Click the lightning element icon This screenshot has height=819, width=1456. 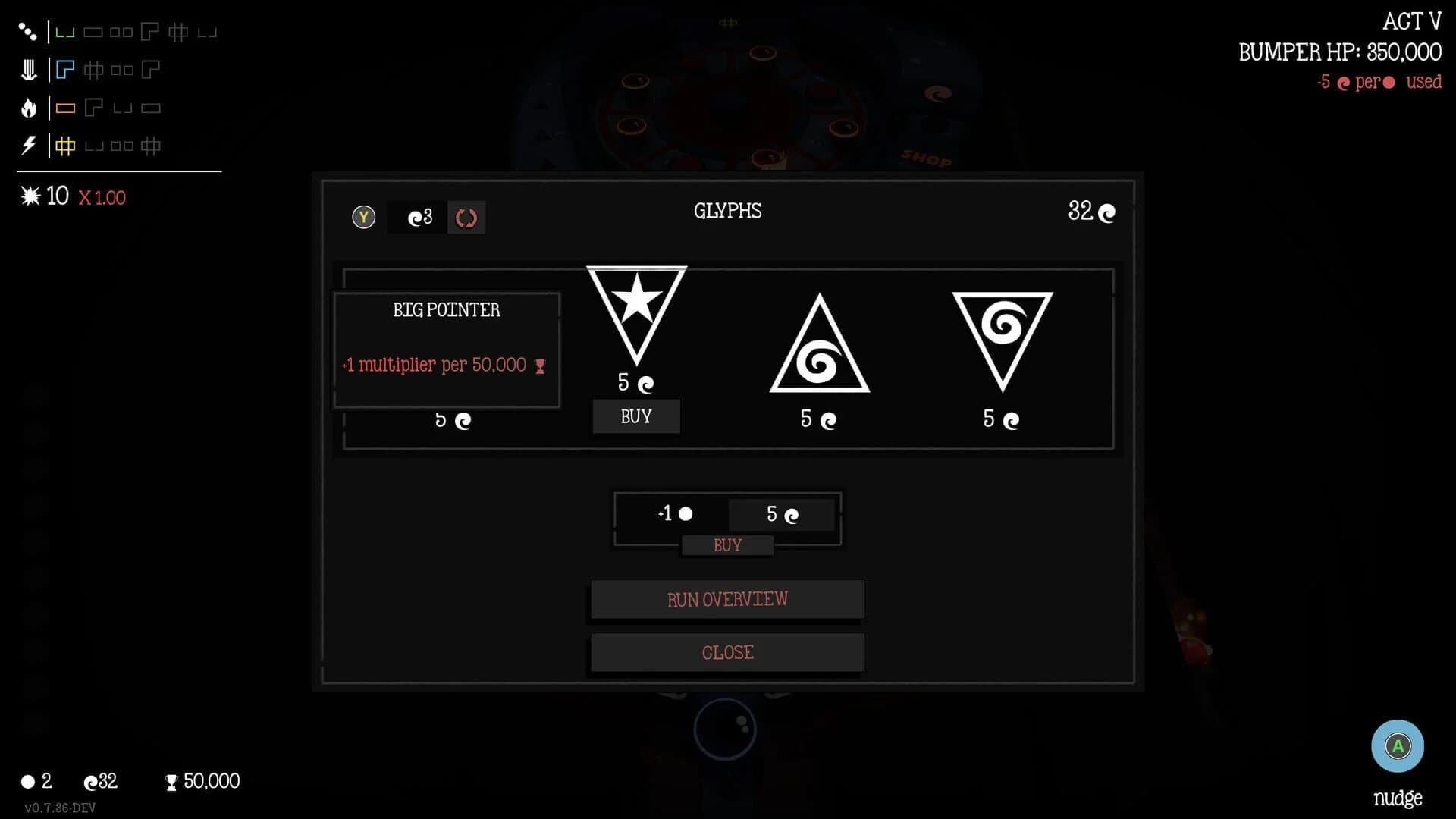[28, 145]
